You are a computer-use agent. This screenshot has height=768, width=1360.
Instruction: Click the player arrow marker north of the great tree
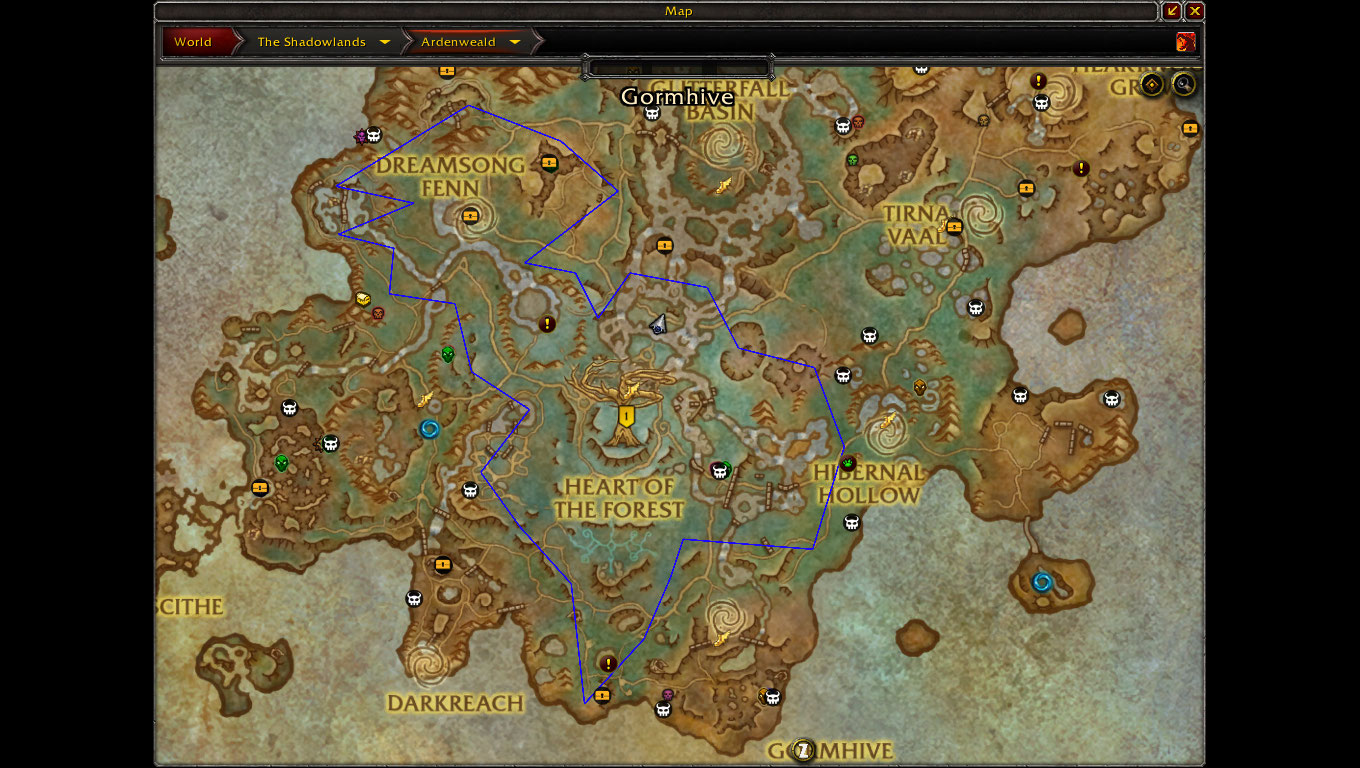(x=657, y=322)
